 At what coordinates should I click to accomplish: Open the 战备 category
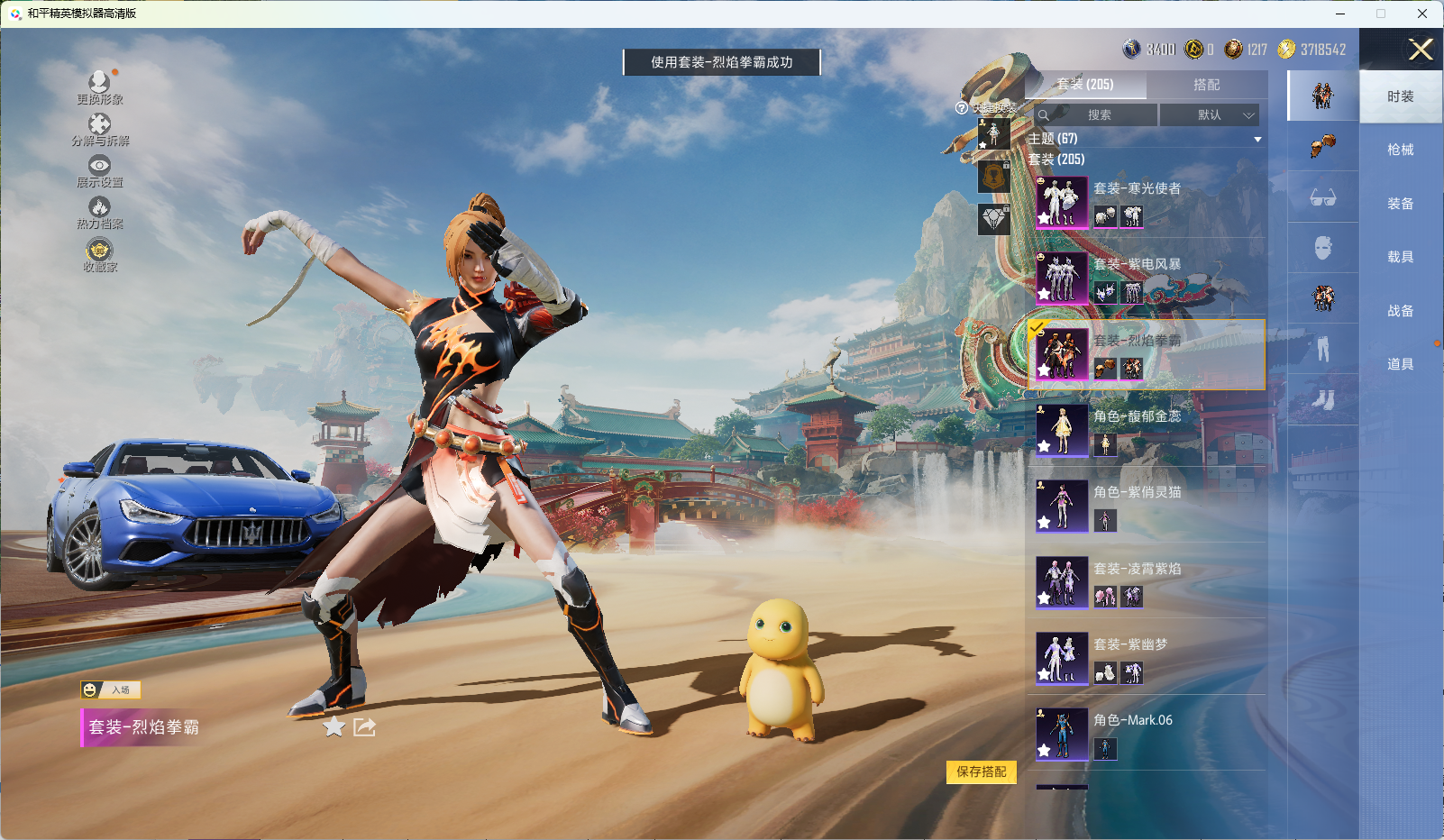(x=1400, y=311)
